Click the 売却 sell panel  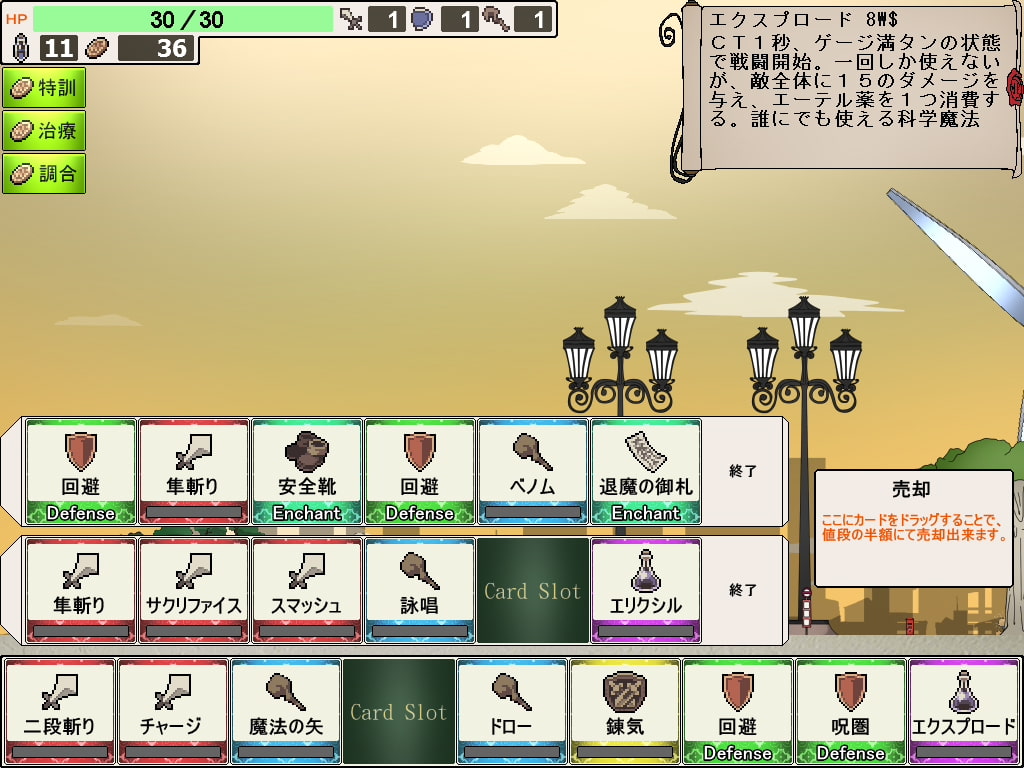(x=913, y=528)
